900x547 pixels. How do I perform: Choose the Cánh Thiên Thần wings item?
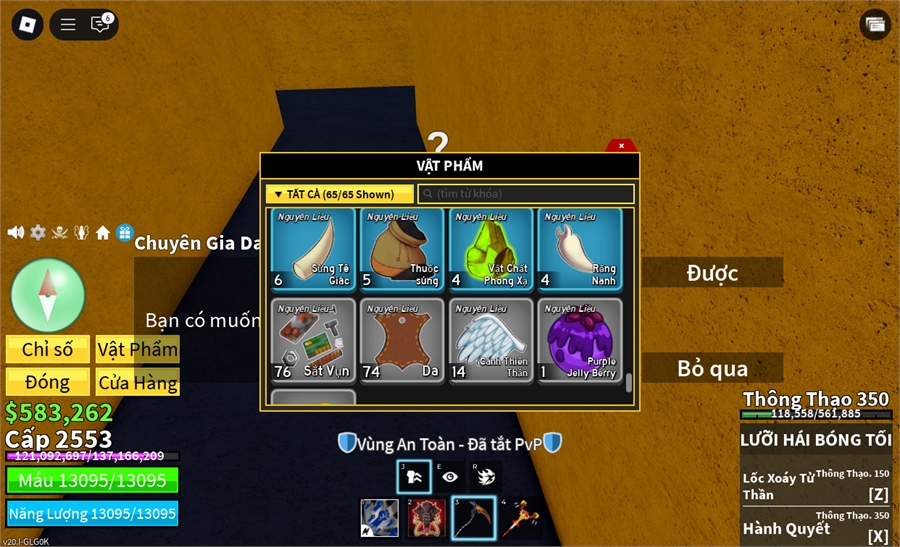click(491, 340)
